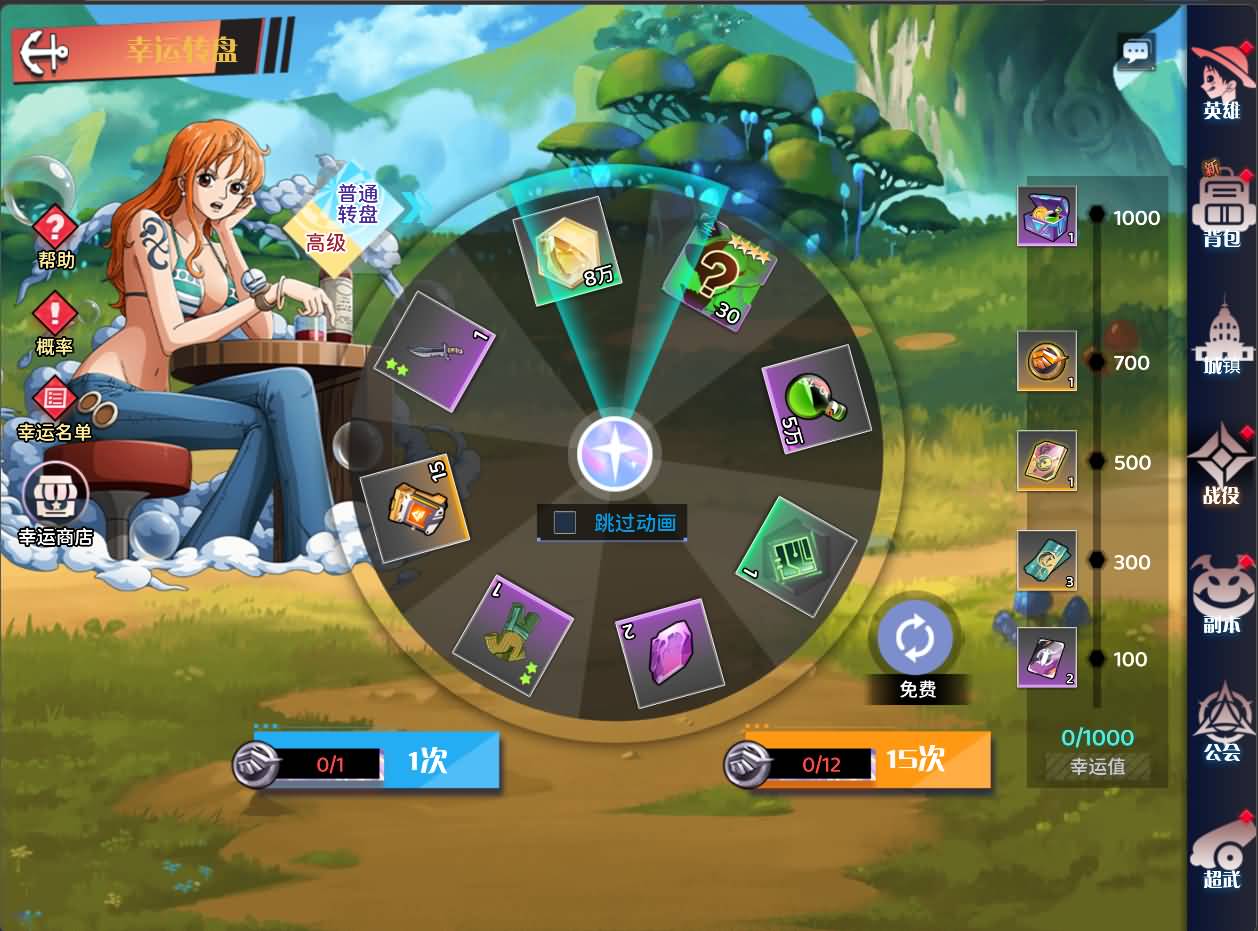Switch to the 普通转盘 tab
Screen dimensions: 1258x931
359,204
